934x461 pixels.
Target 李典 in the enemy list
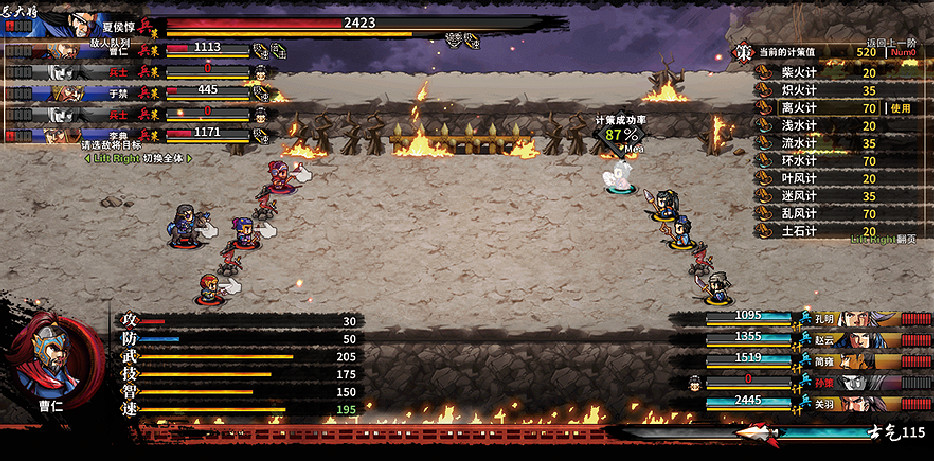coord(117,134)
